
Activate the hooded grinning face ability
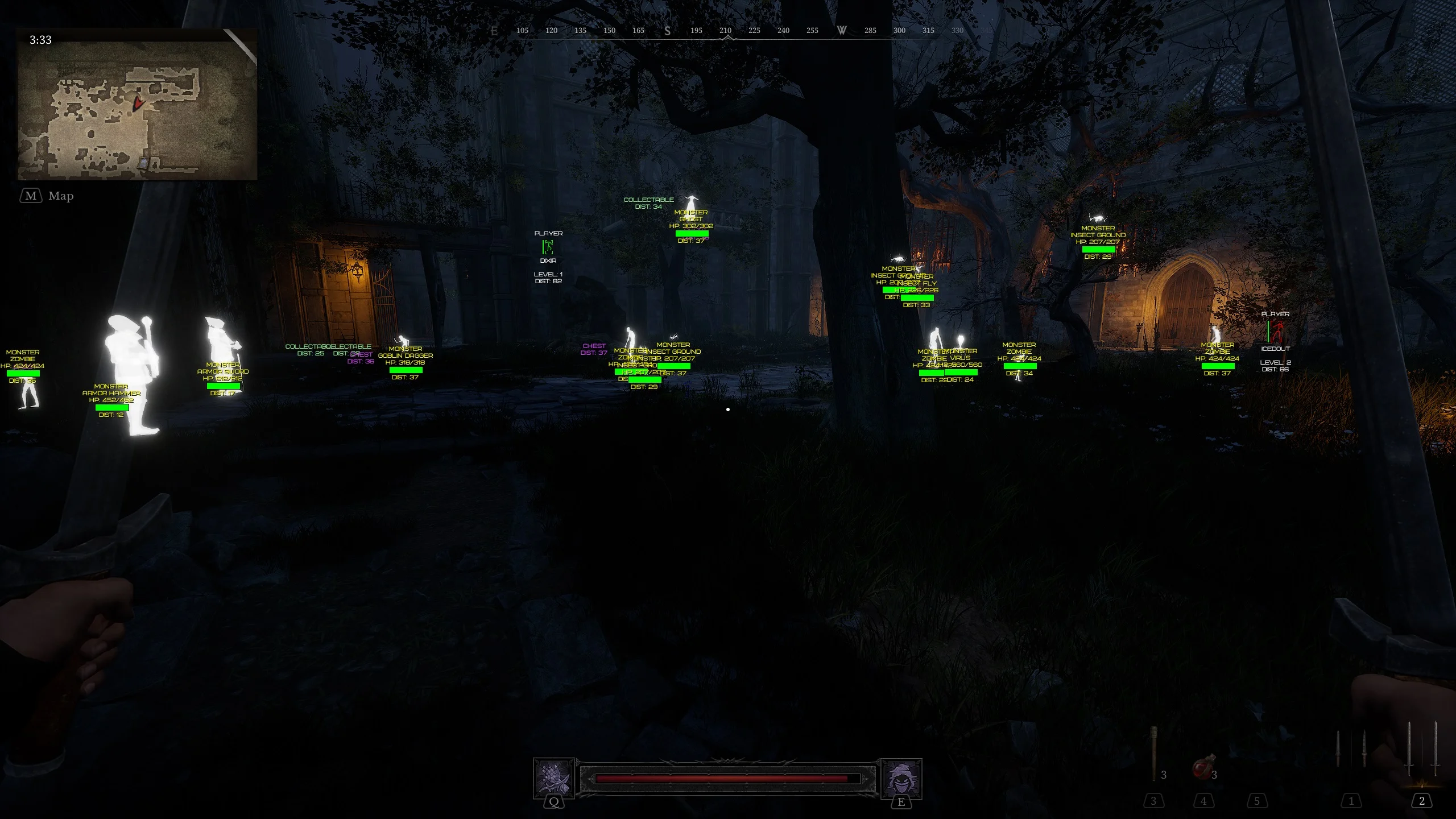pyautogui.click(x=901, y=778)
